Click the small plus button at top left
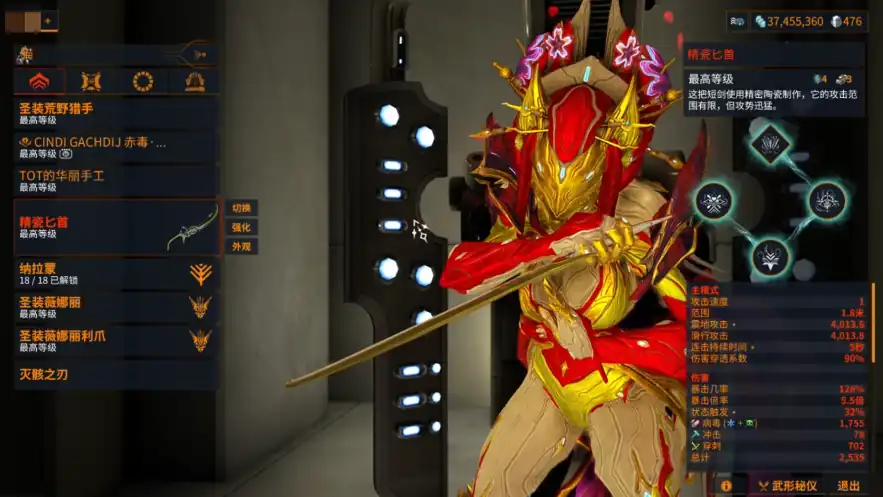This screenshot has height=497, width=883. point(48,20)
